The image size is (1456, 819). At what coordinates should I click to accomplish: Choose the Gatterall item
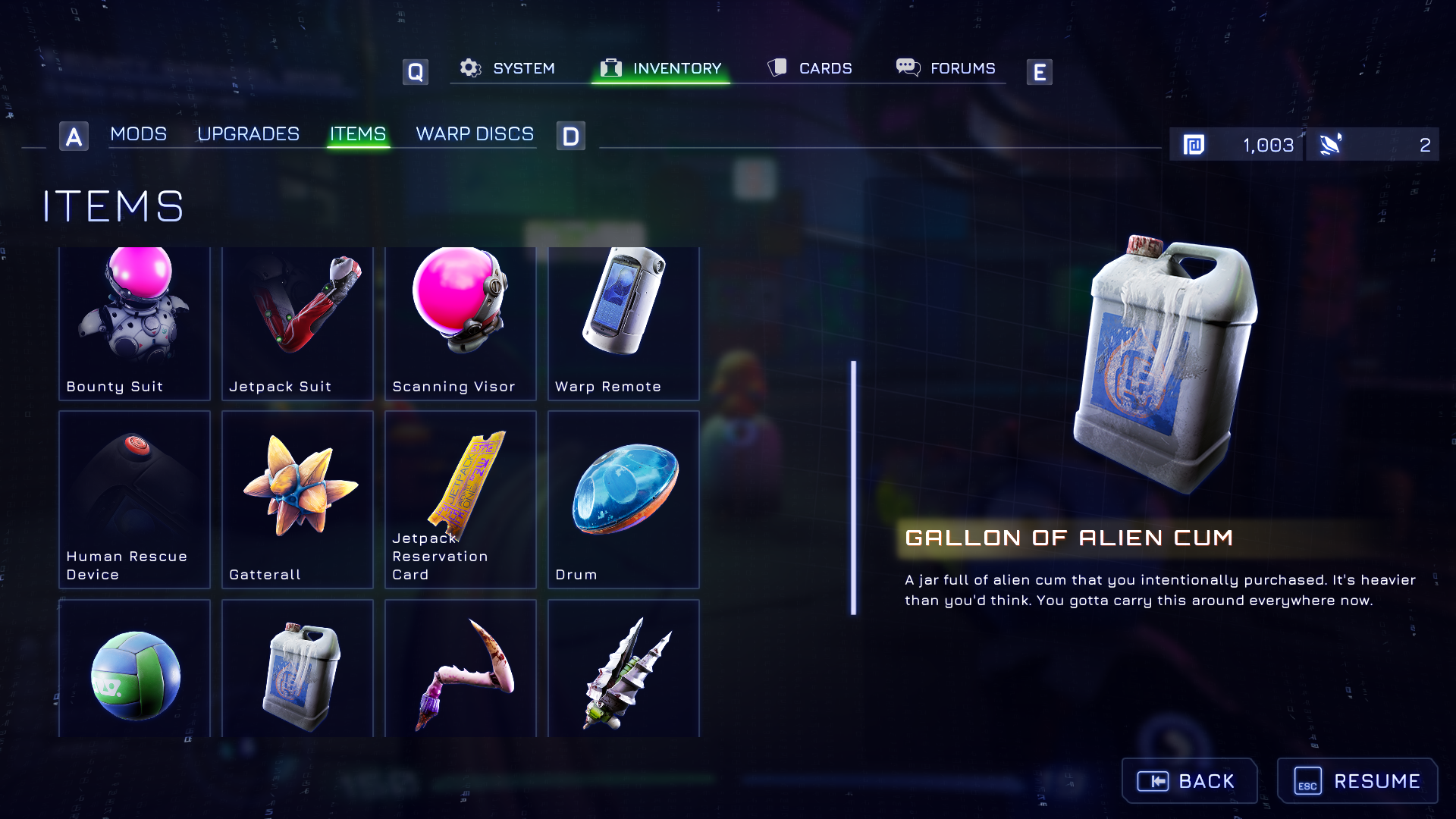point(297,499)
